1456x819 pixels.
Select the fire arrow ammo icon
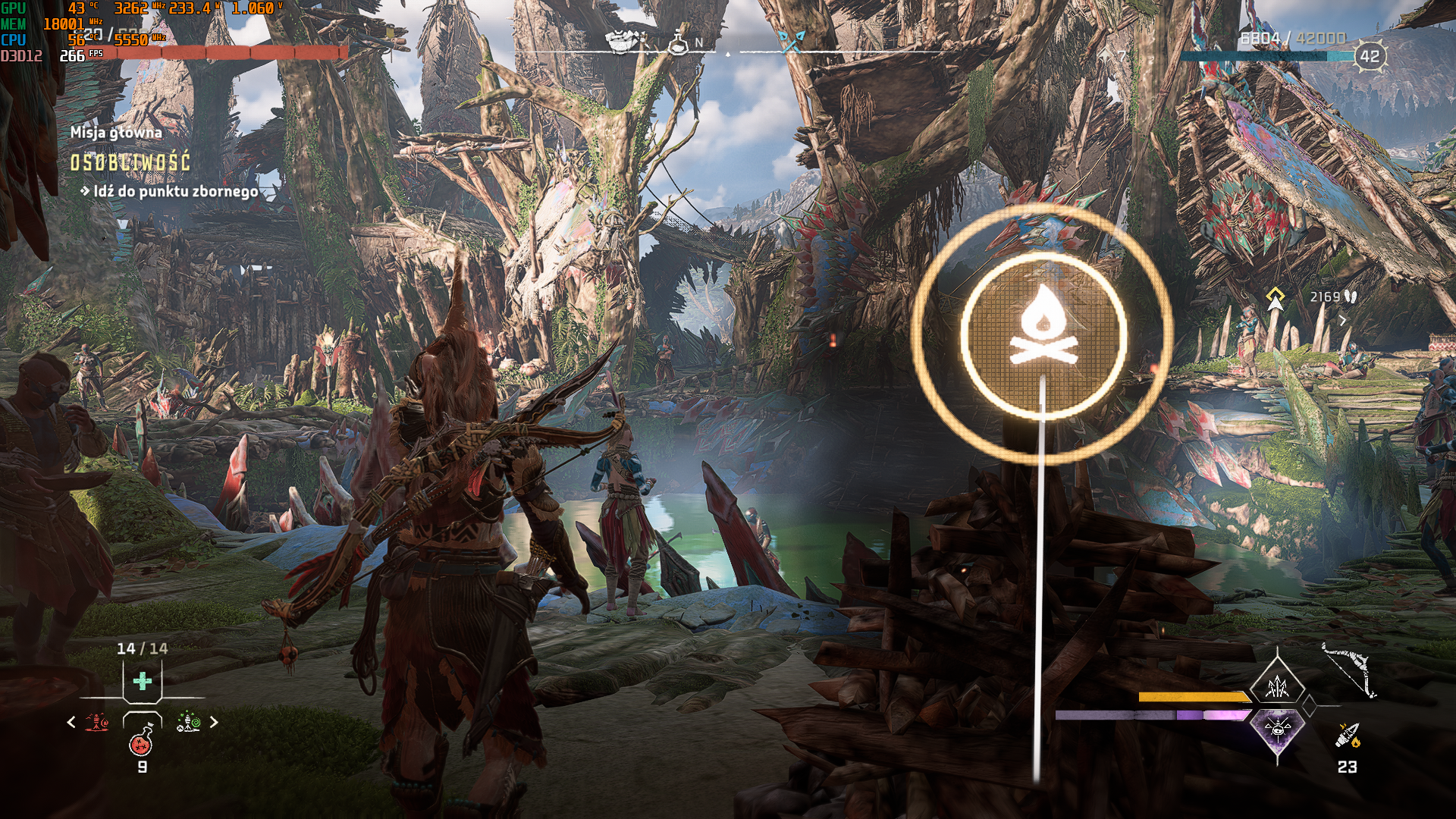[x=1348, y=736]
